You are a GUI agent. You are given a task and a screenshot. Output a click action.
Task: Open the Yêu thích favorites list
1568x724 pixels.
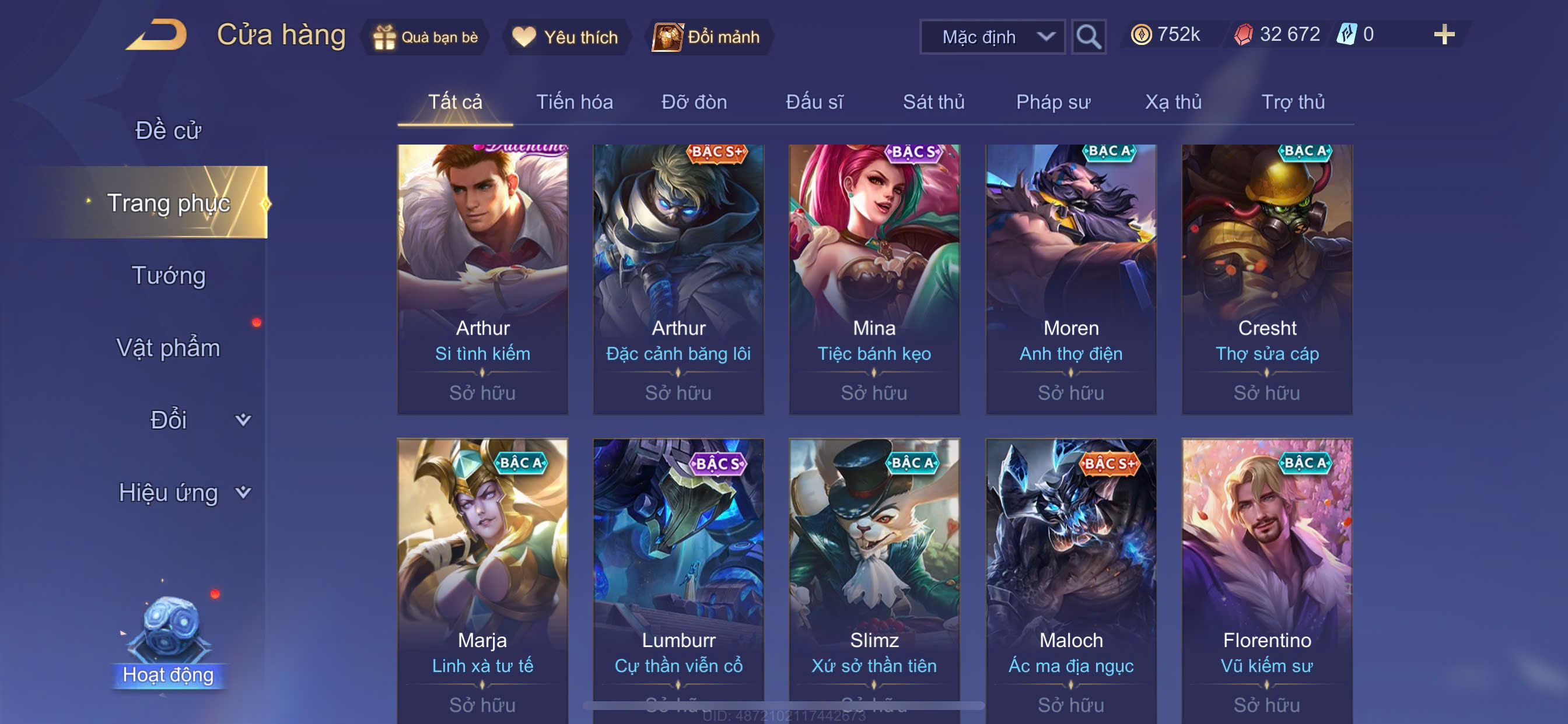coord(565,37)
